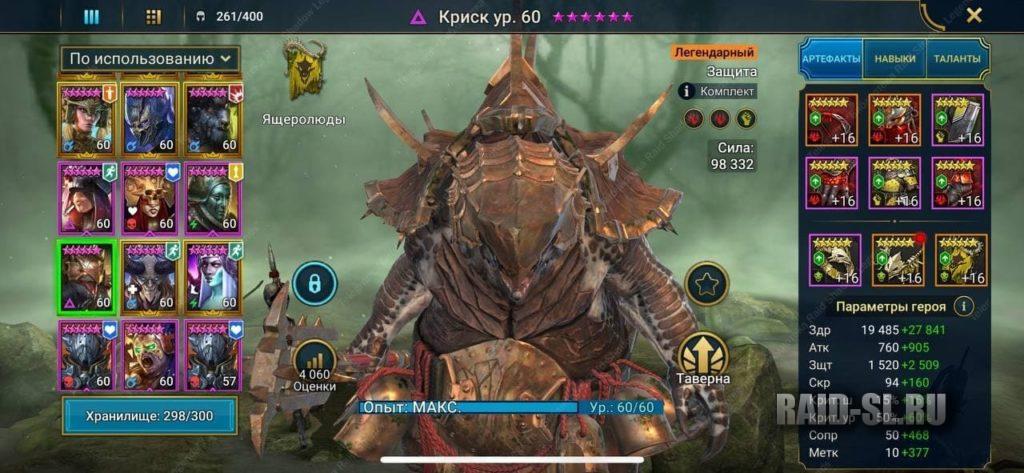Open the Таверна button
This screenshot has height=473, width=1024.
[704, 359]
